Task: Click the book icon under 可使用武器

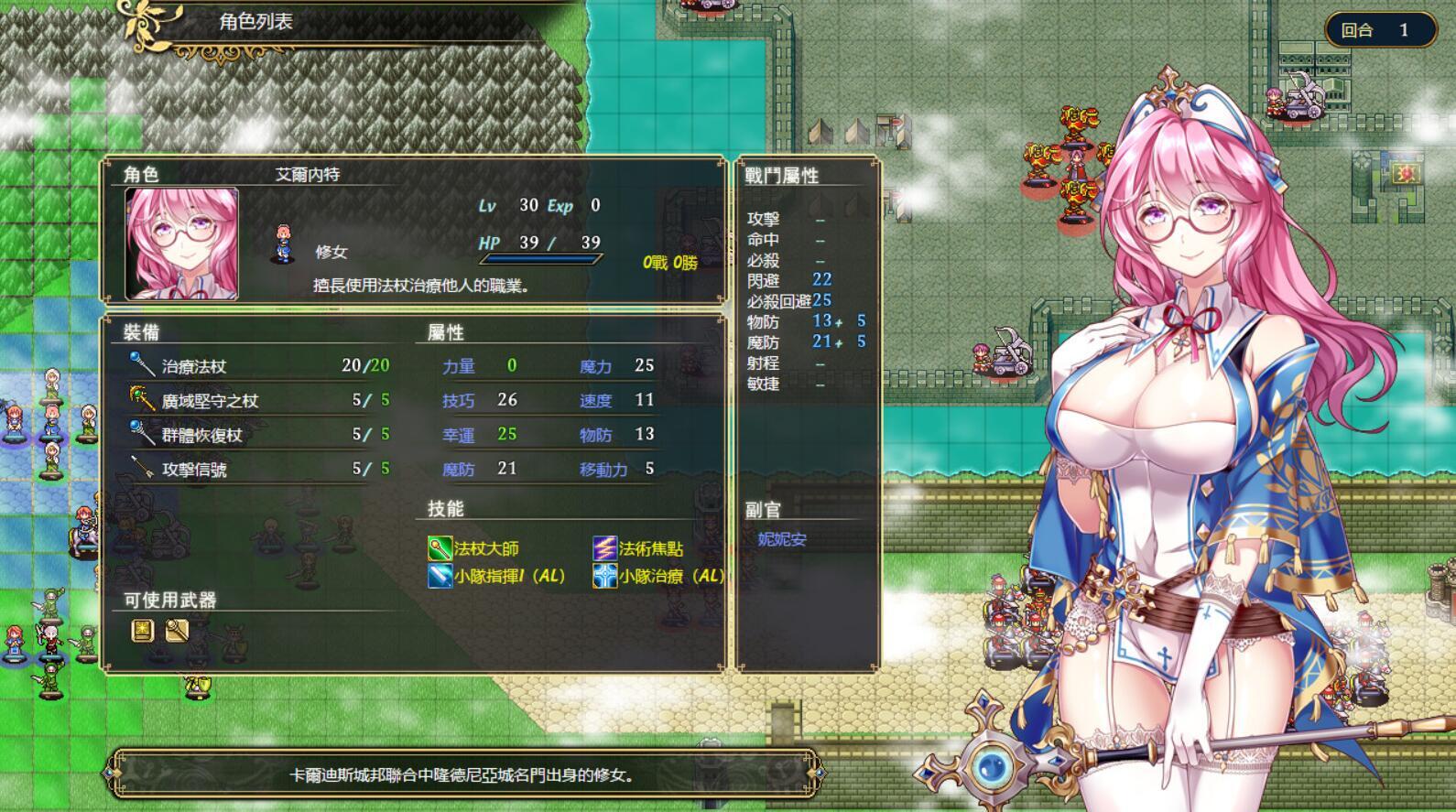Action: click(142, 632)
